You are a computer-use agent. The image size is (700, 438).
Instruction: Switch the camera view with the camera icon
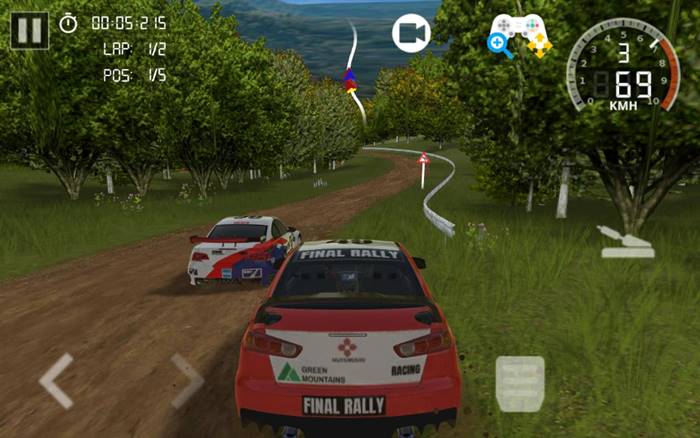(x=410, y=33)
